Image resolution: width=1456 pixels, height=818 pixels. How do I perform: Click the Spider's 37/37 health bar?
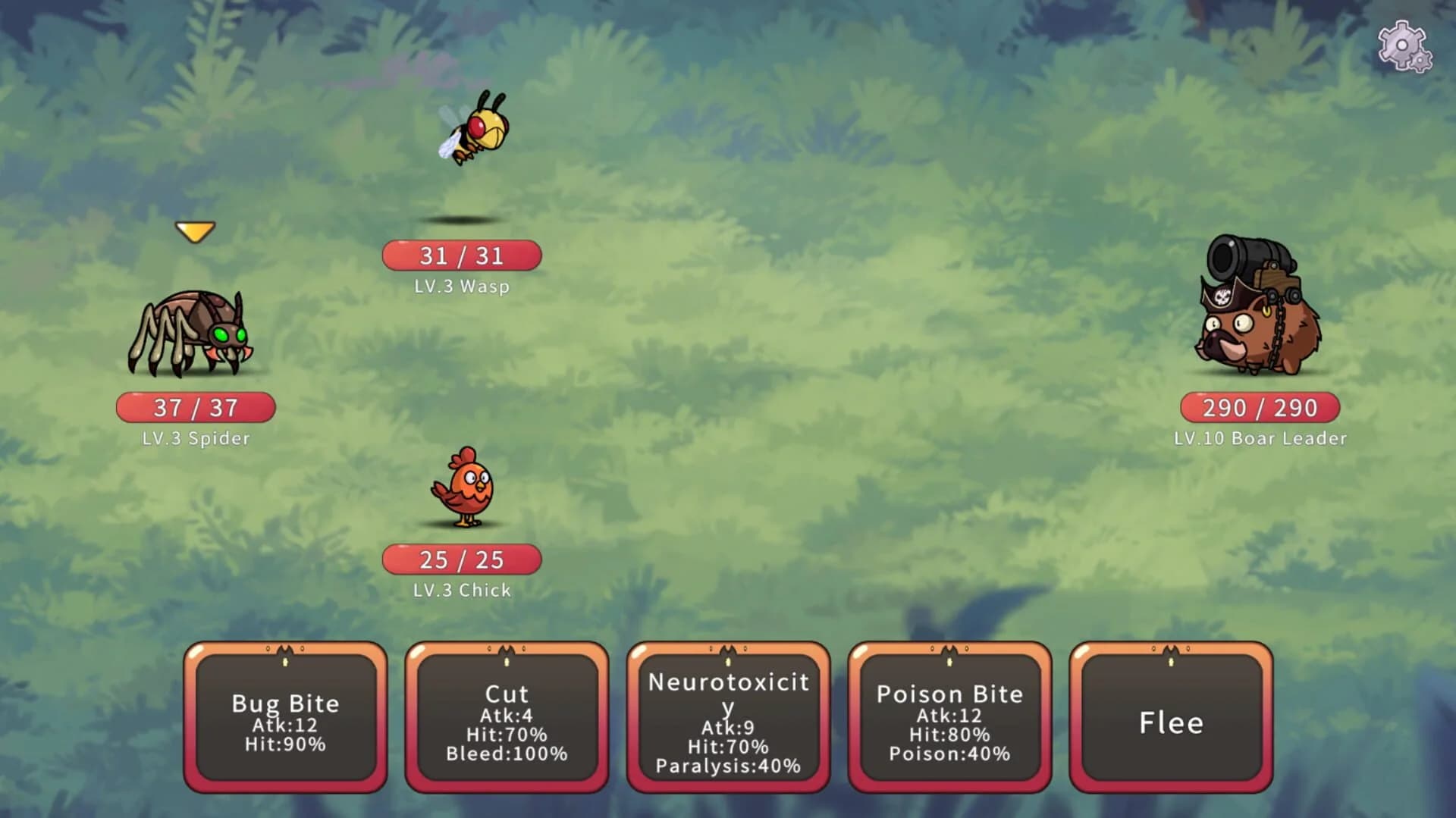click(x=196, y=408)
